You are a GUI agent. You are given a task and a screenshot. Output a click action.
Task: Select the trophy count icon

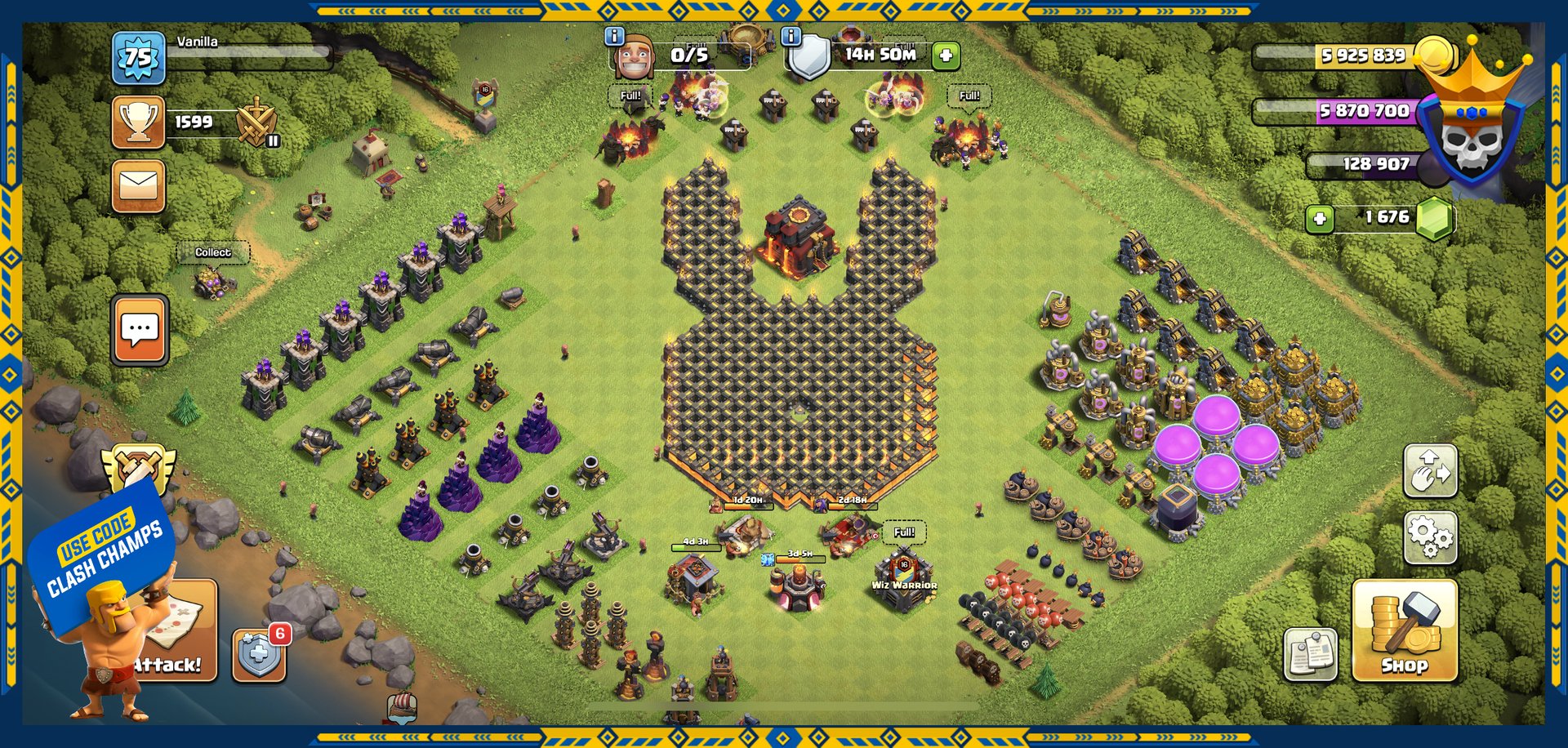[x=139, y=122]
